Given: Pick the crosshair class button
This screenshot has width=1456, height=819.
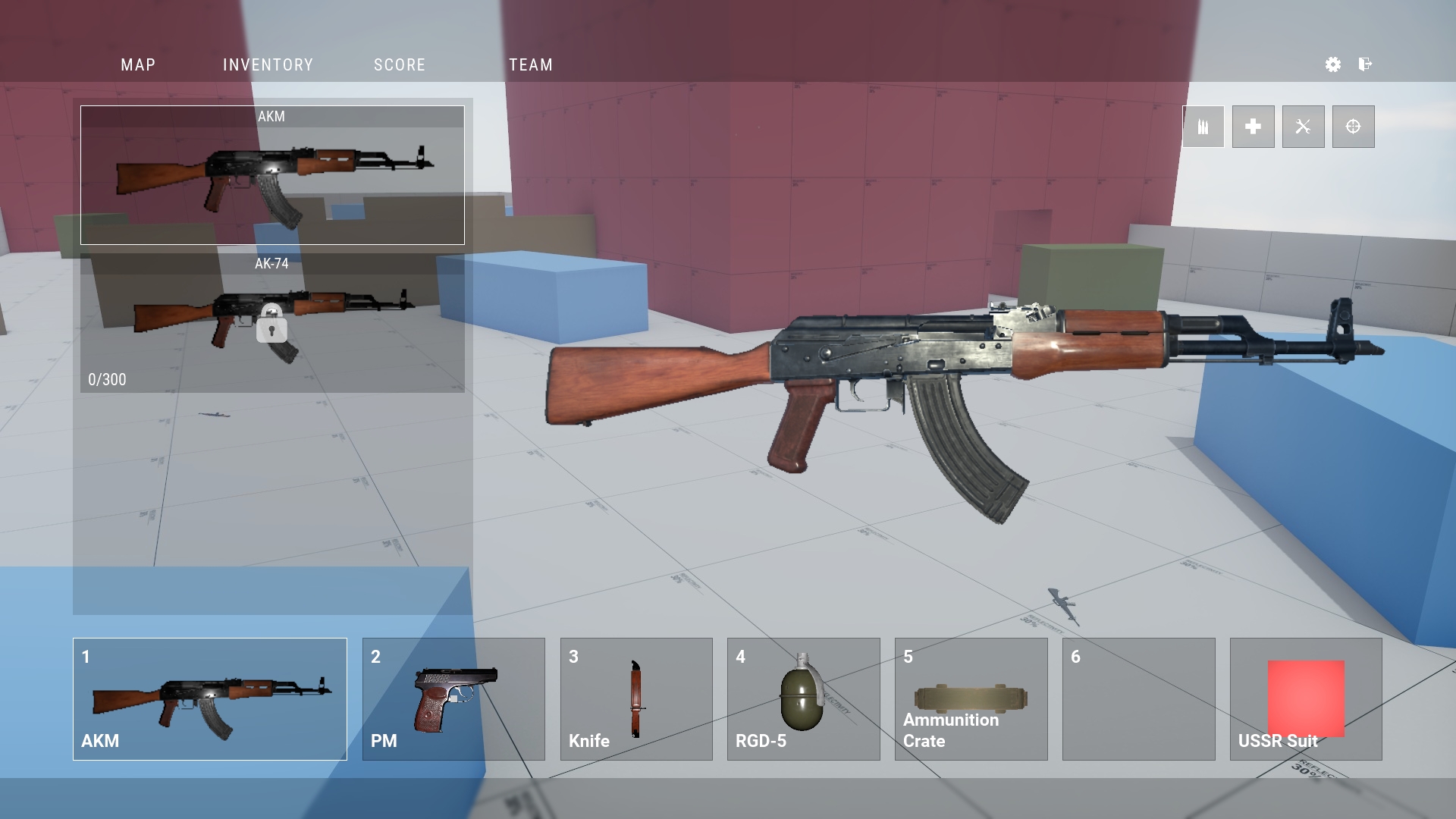Looking at the screenshot, I should pos(1353,127).
